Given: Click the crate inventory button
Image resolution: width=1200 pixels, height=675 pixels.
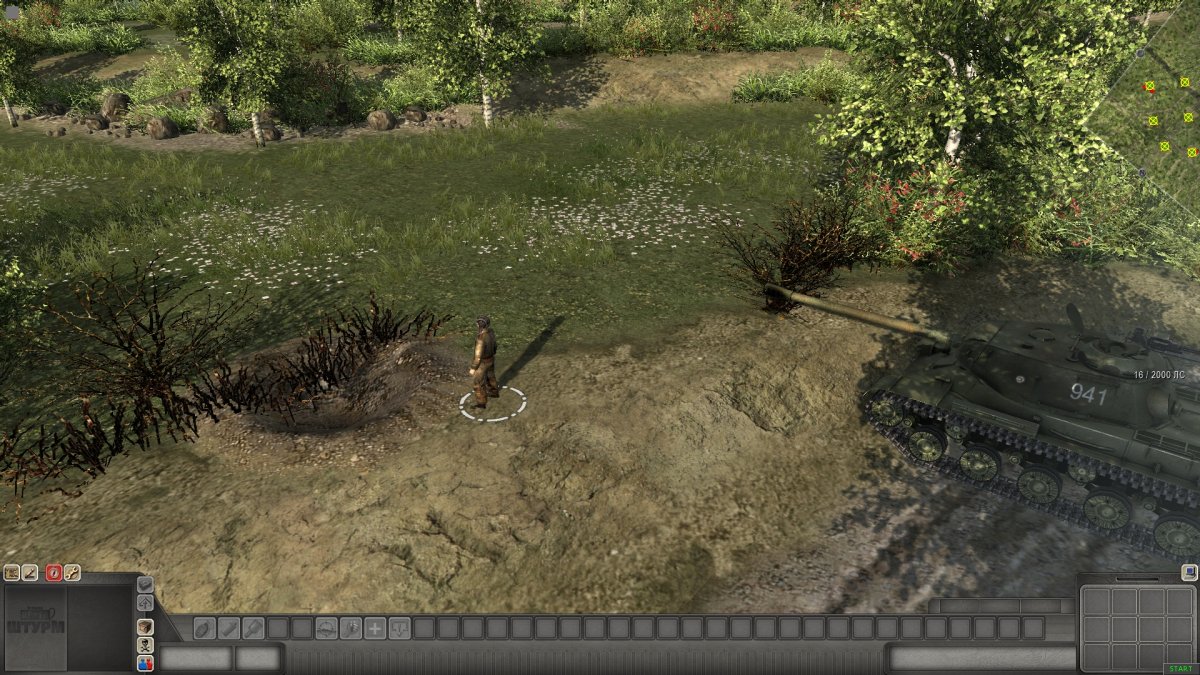Looking at the screenshot, I should (x=145, y=627).
